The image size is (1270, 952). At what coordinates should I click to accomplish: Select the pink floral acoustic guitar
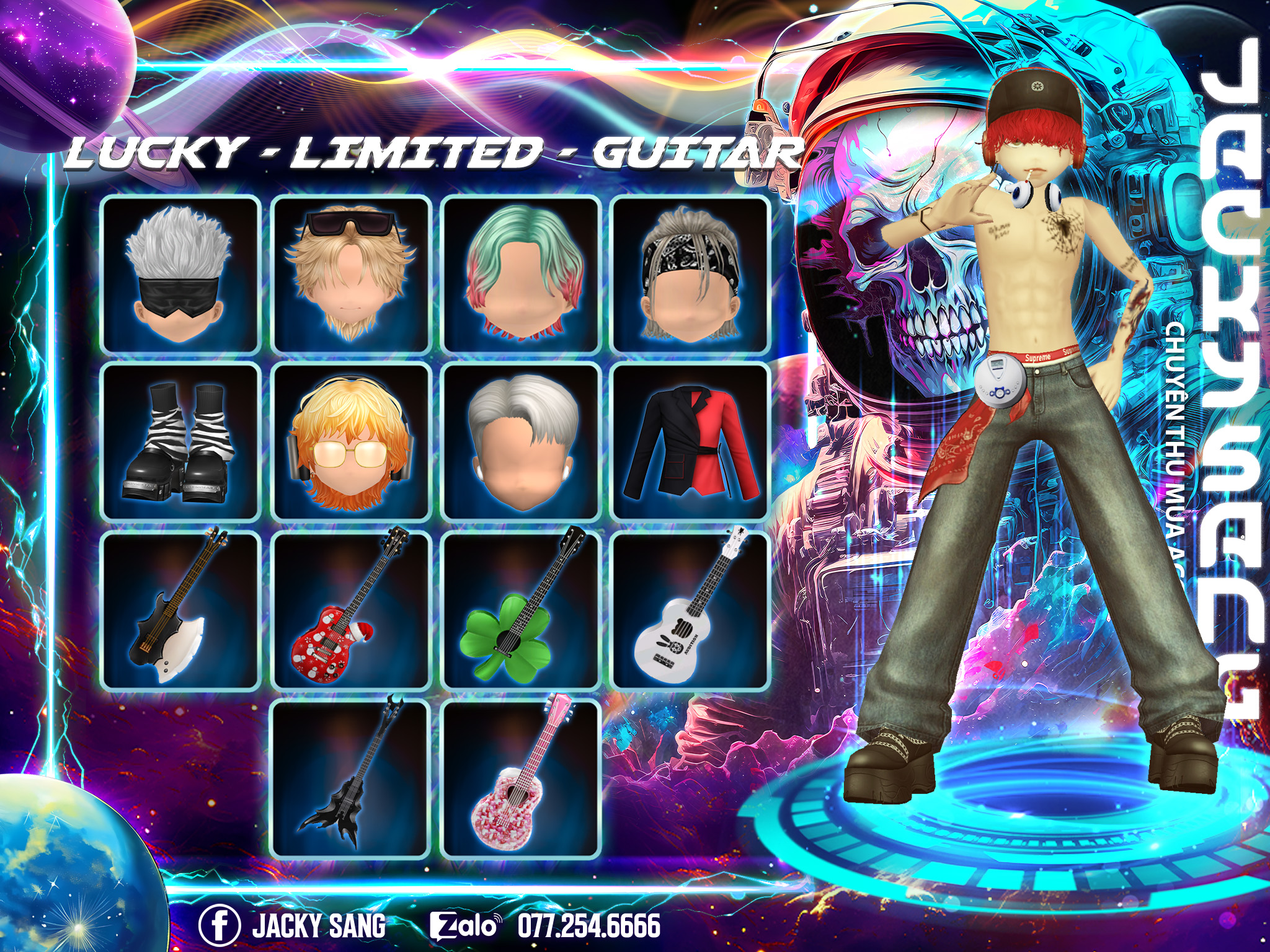(x=521, y=778)
